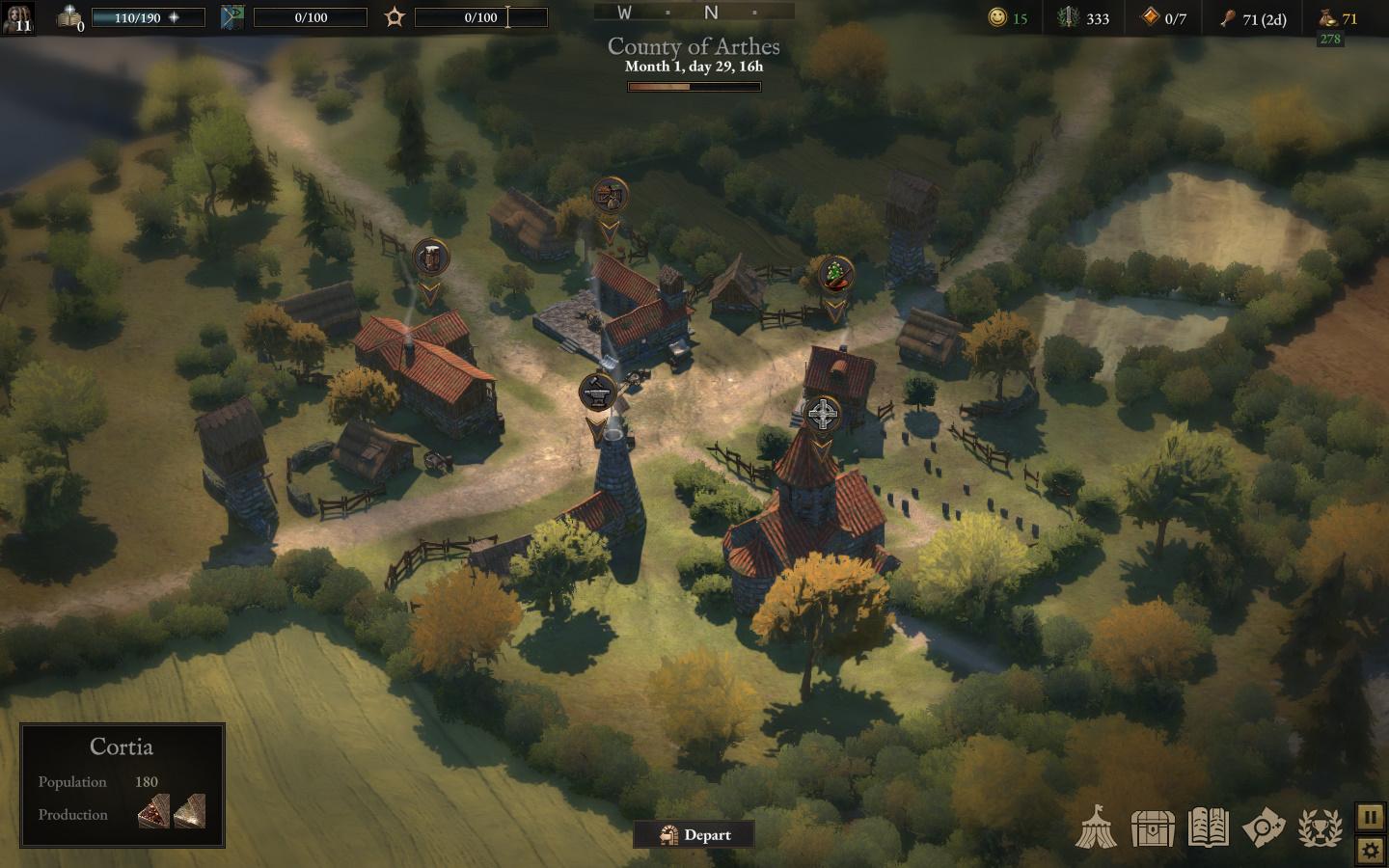Select the blue banner icon in the top bar

point(232,17)
